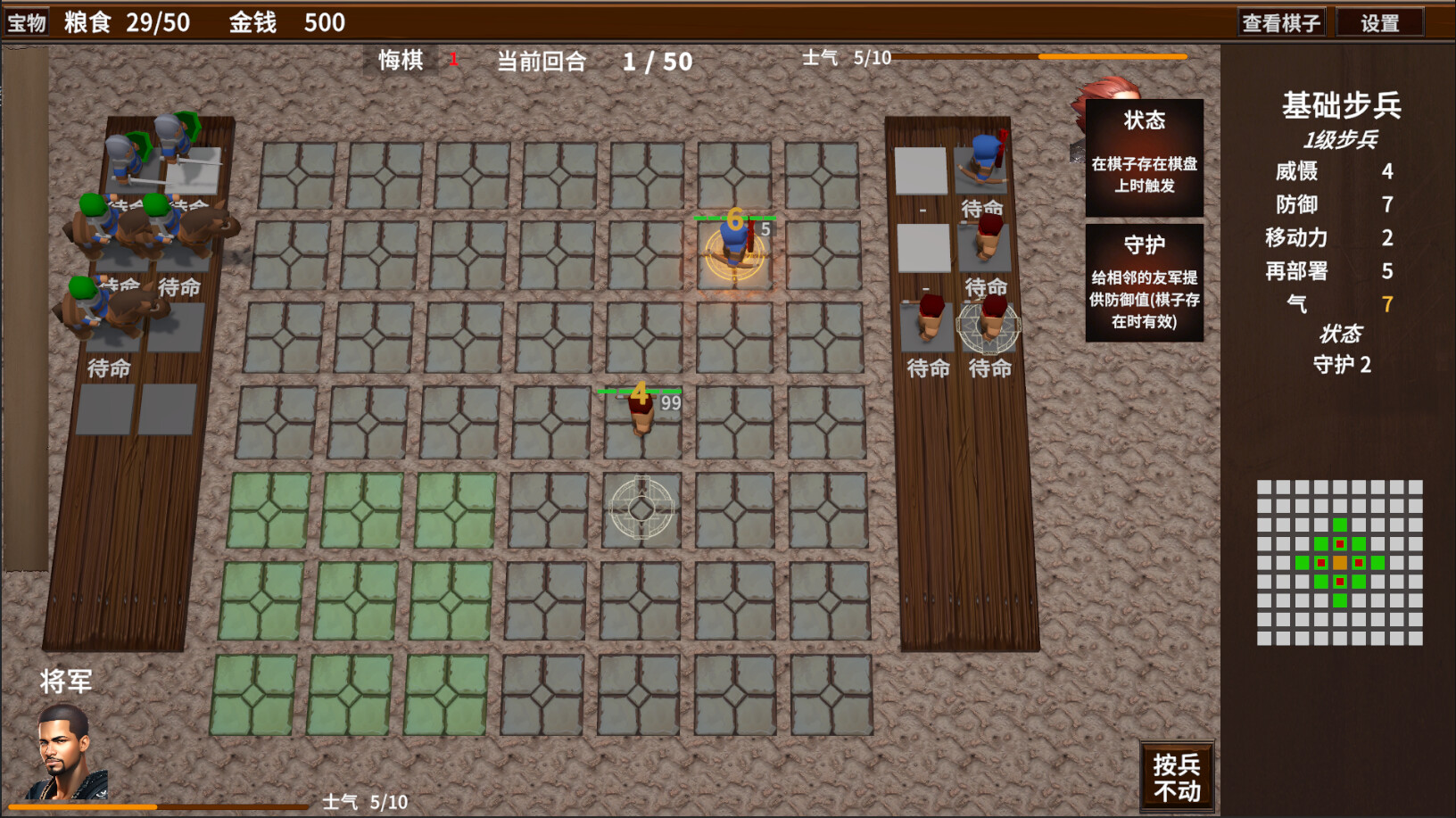The image size is (1456, 818).
Task: Open the 设置 settings panel
Action: (1378, 21)
